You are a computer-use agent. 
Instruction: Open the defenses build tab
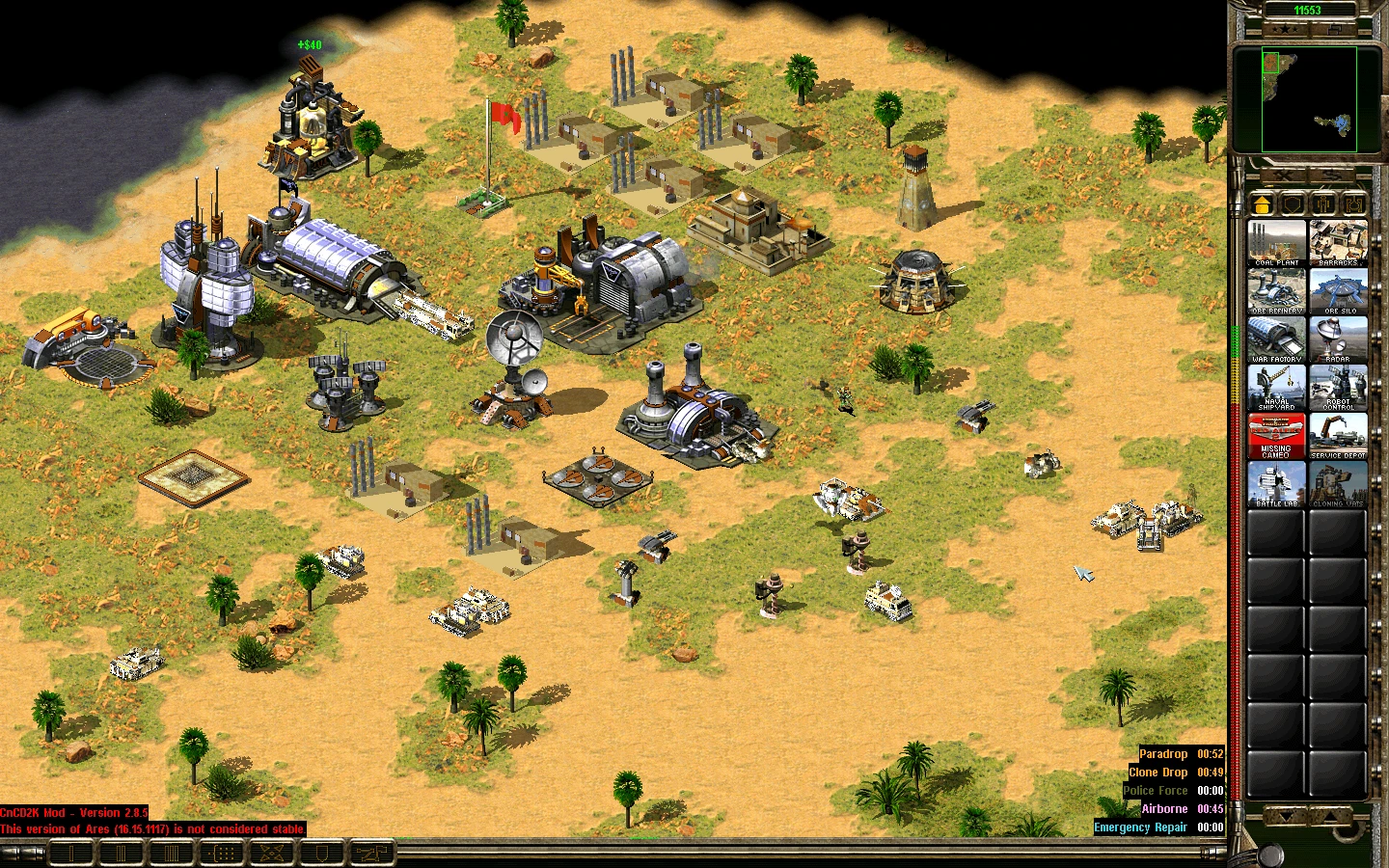(x=1293, y=203)
